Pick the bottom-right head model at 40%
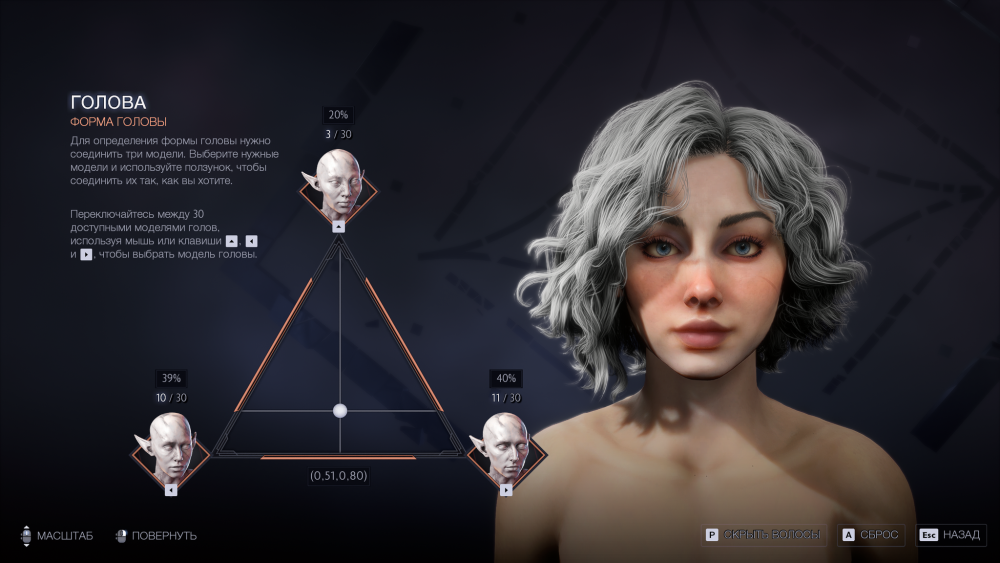Image resolution: width=1000 pixels, height=563 pixels. point(506,448)
